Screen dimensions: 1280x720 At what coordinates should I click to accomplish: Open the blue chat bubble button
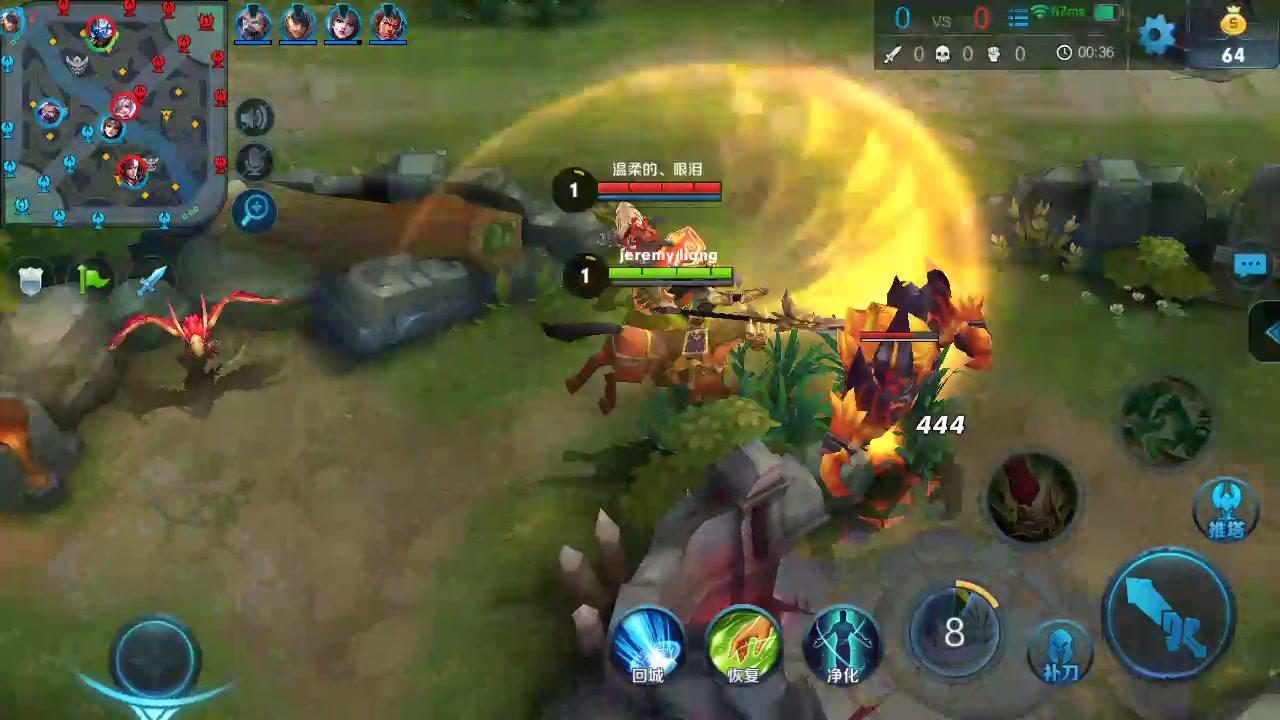pos(1251,265)
